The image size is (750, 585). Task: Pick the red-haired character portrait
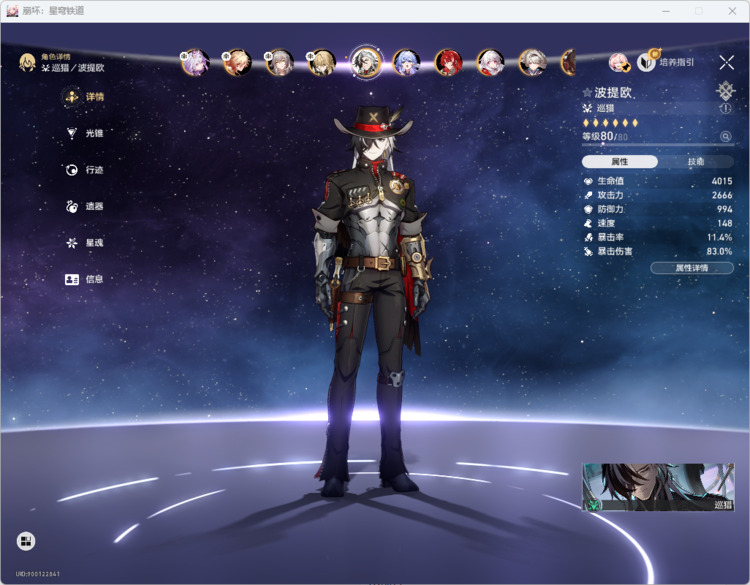tap(448, 62)
